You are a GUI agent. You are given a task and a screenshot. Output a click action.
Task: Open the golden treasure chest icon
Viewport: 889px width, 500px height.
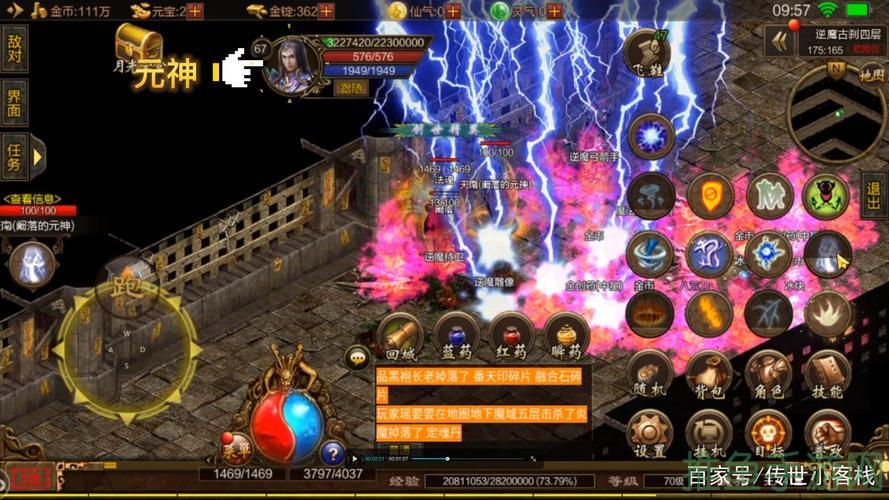(139, 42)
